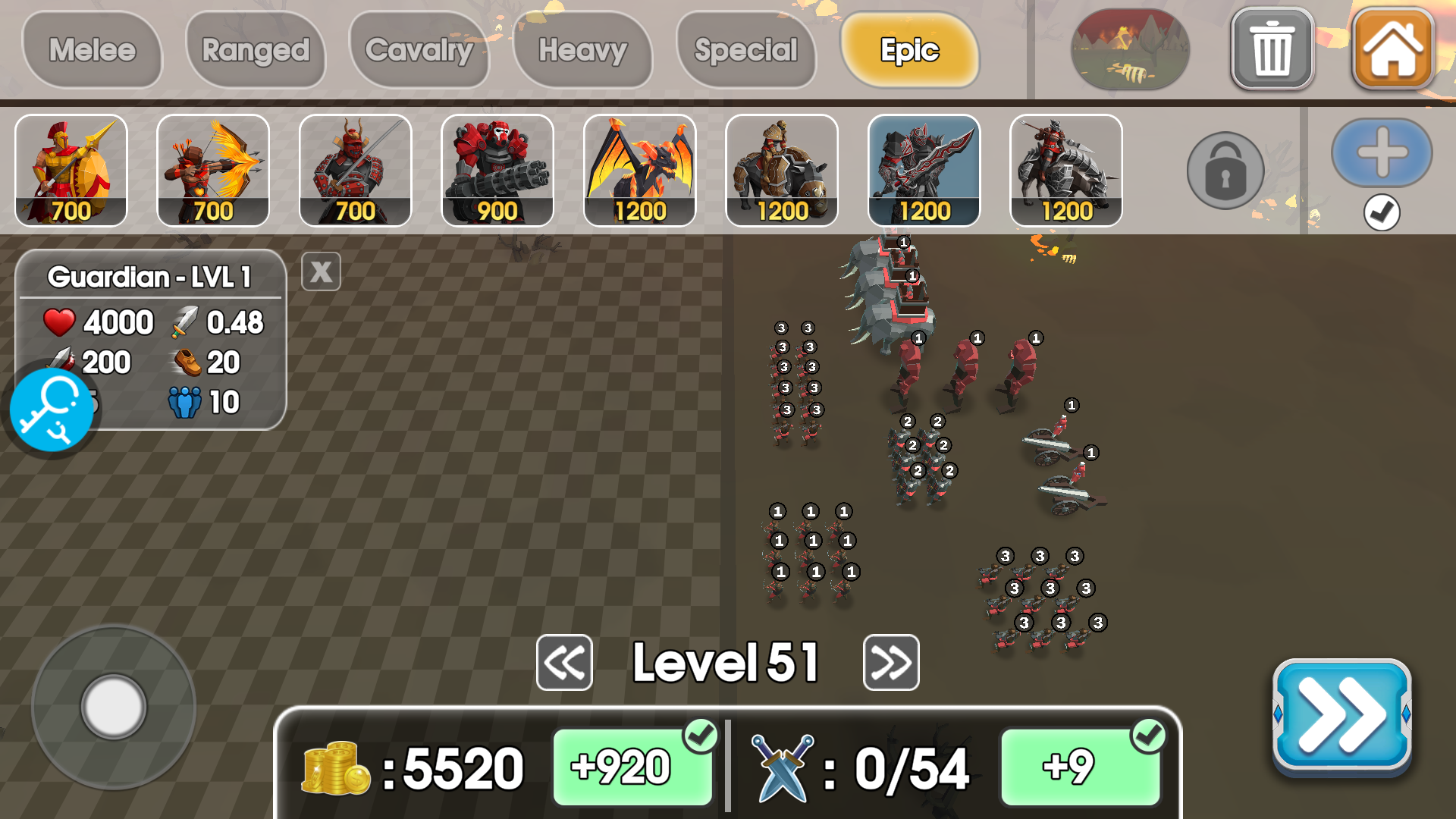The height and width of the screenshot is (819, 1456).
Task: Start the battle with the blue arrow button
Action: [x=1341, y=716]
